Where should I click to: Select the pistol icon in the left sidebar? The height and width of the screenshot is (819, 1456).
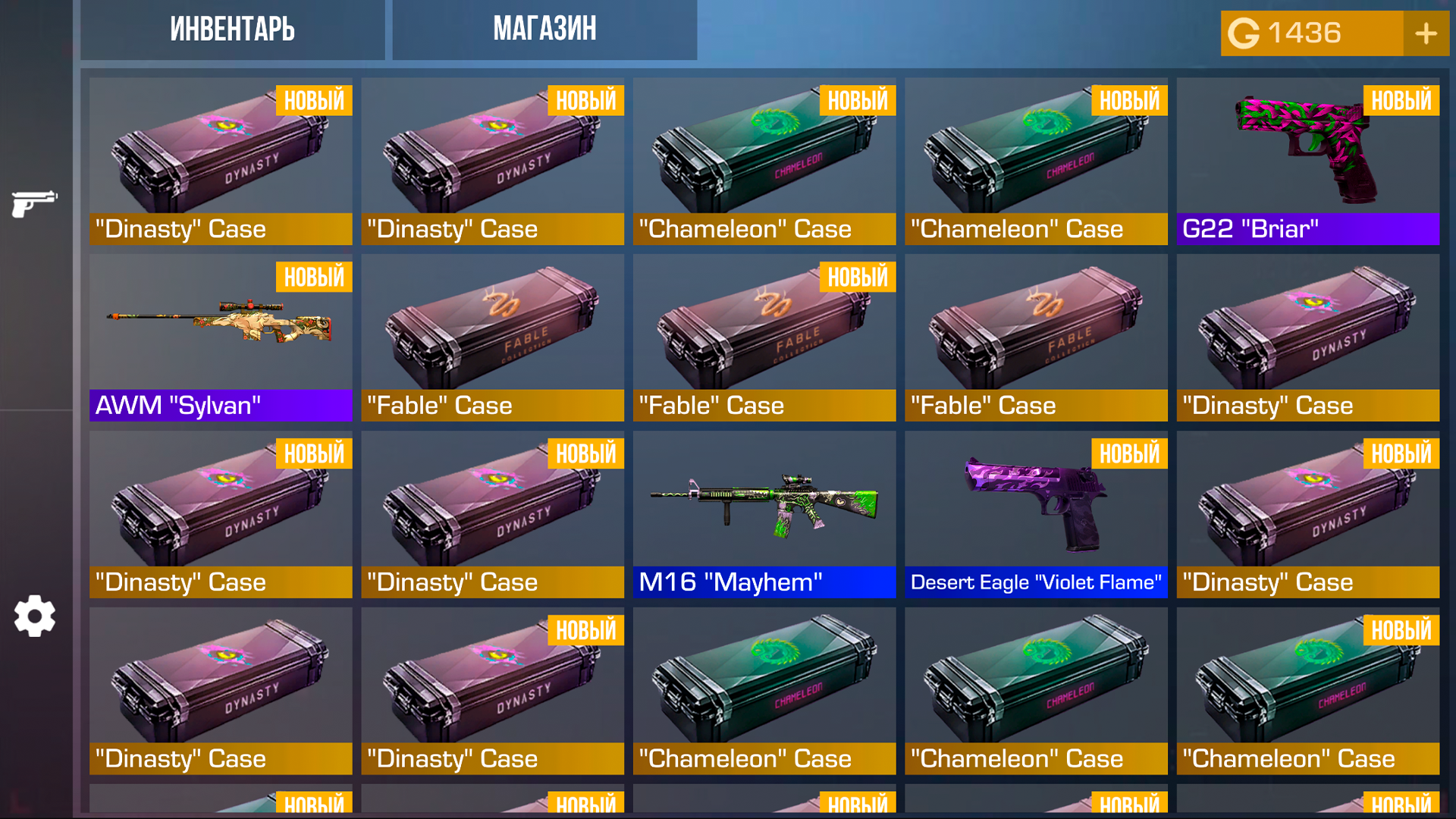(x=34, y=201)
